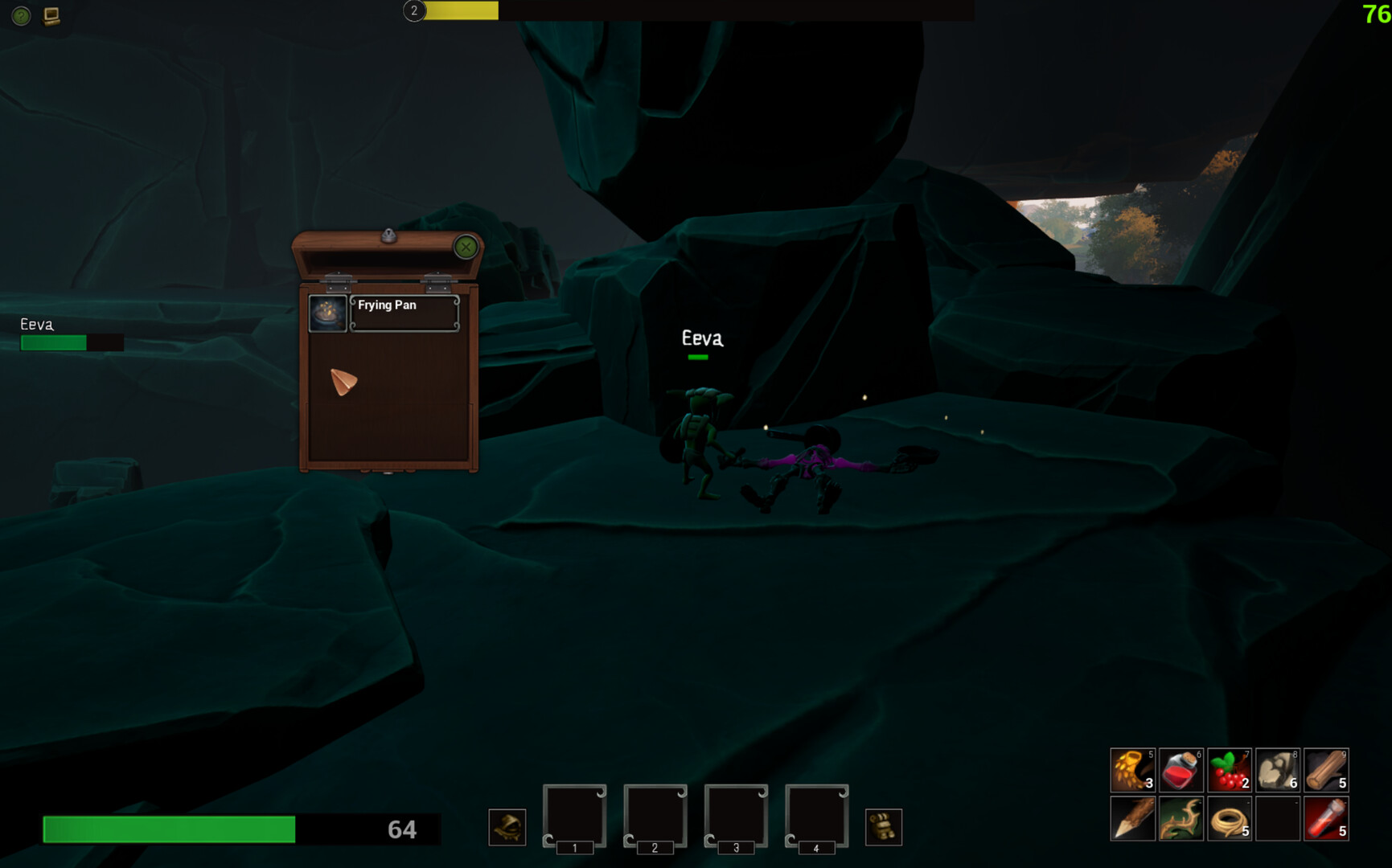Viewport: 1392px width, 868px height.
Task: Open the satchel icon beside the hotbar
Action: (x=507, y=826)
